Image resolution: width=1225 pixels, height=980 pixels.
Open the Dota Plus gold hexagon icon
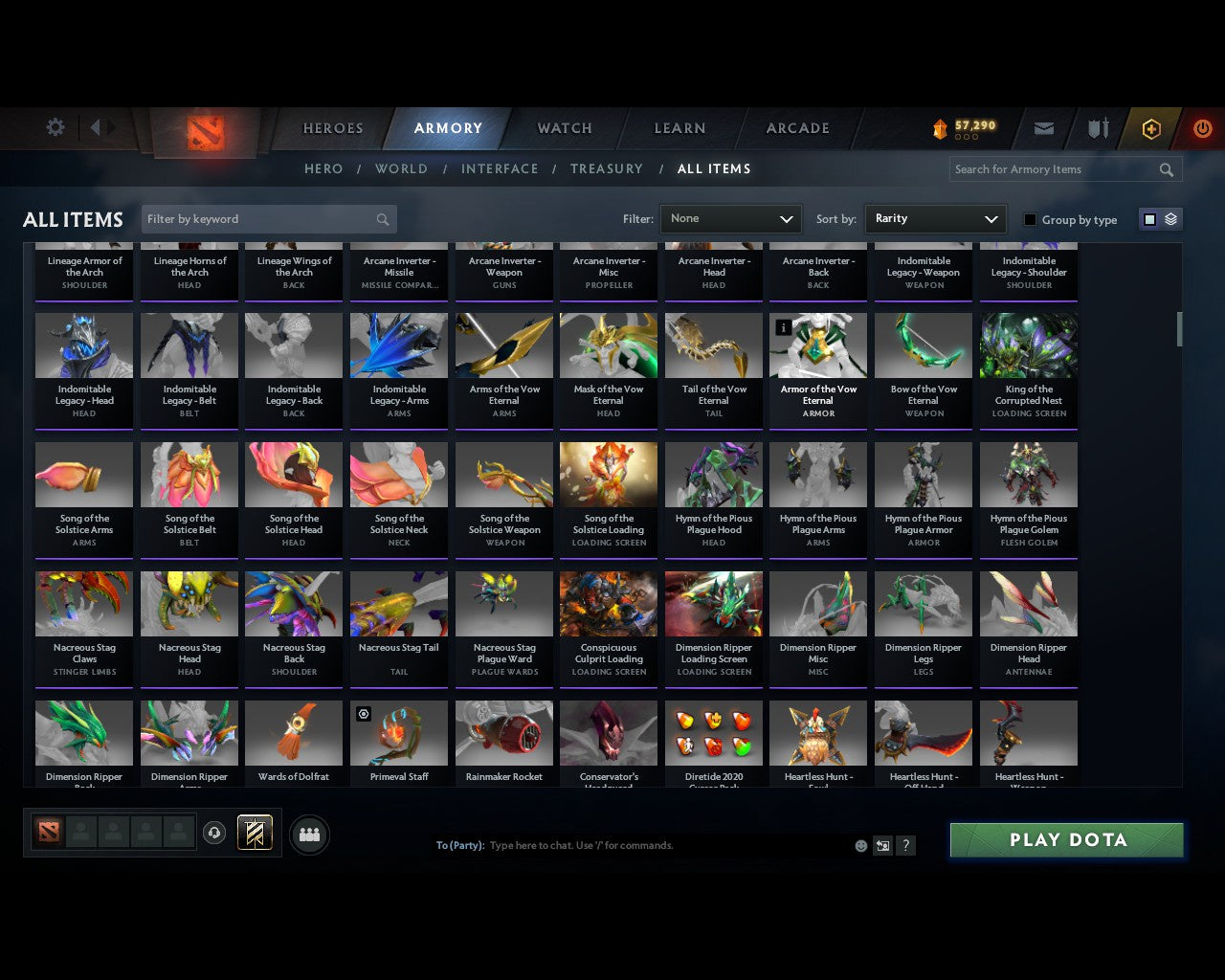pyautogui.click(x=1151, y=128)
